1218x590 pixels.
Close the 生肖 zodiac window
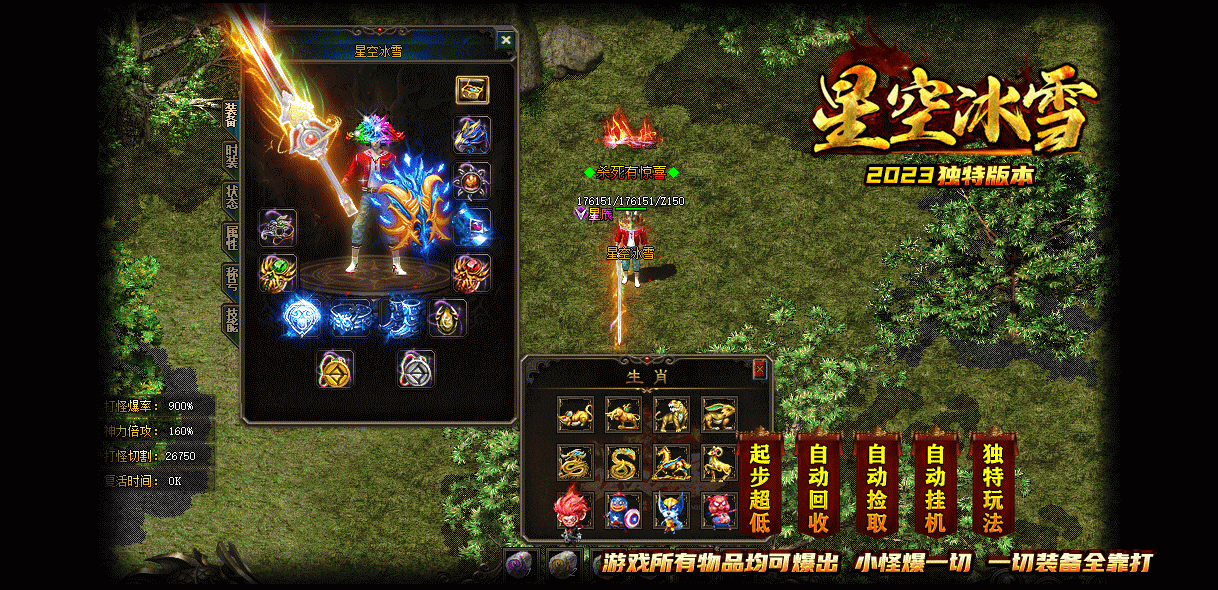point(759,369)
